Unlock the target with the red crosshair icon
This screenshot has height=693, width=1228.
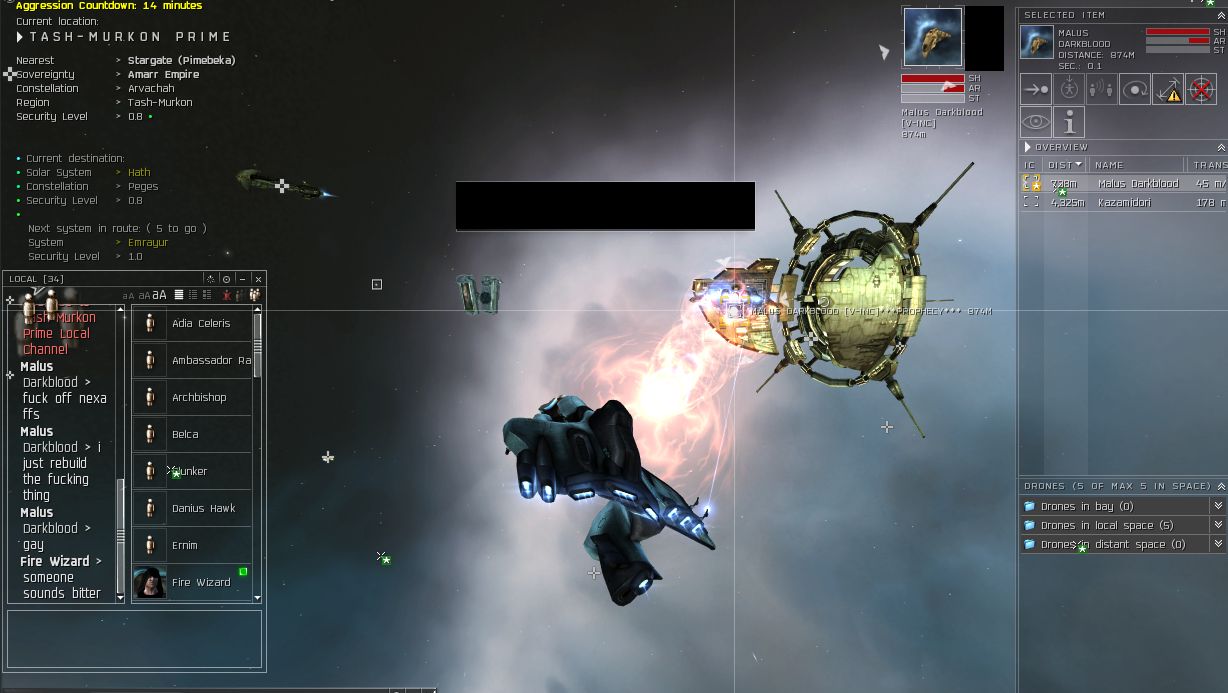[x=1200, y=89]
